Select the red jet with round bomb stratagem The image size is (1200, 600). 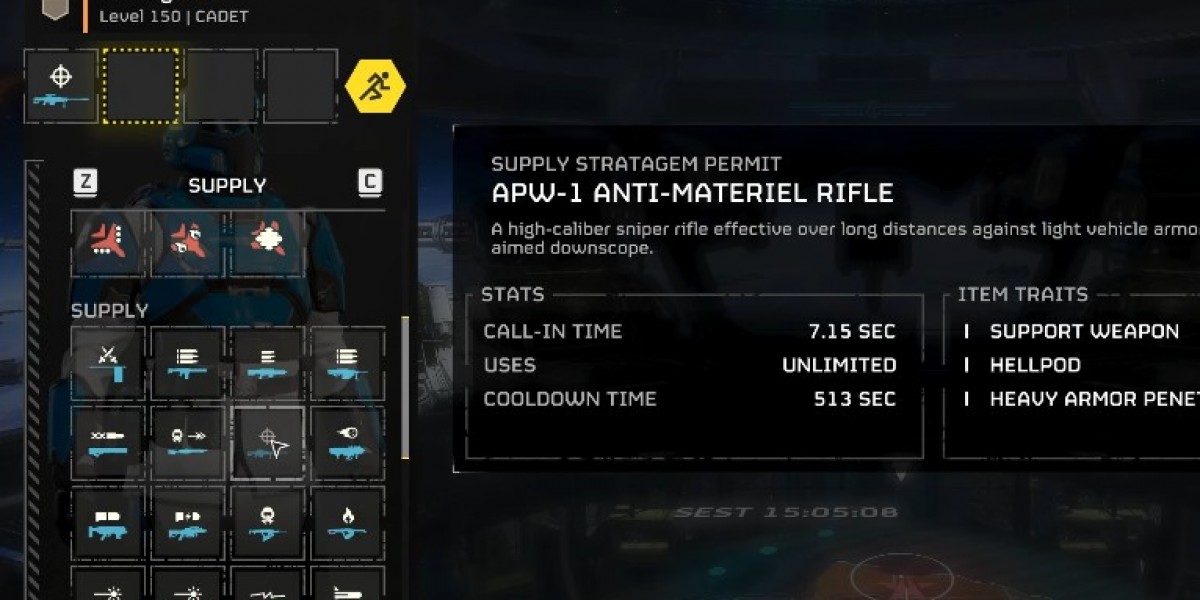coord(188,243)
